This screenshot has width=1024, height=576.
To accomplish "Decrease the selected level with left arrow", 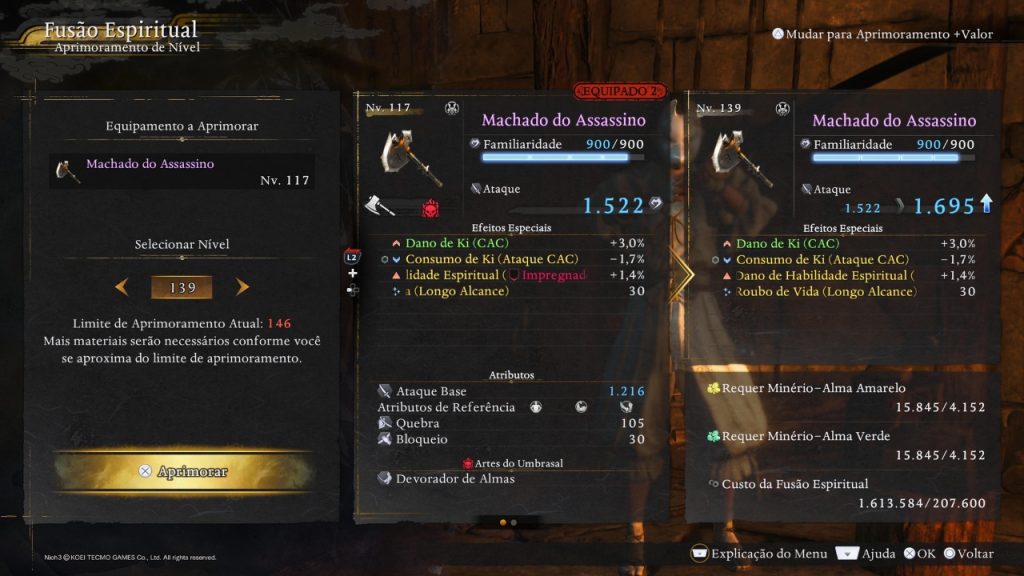I will click(x=122, y=288).
